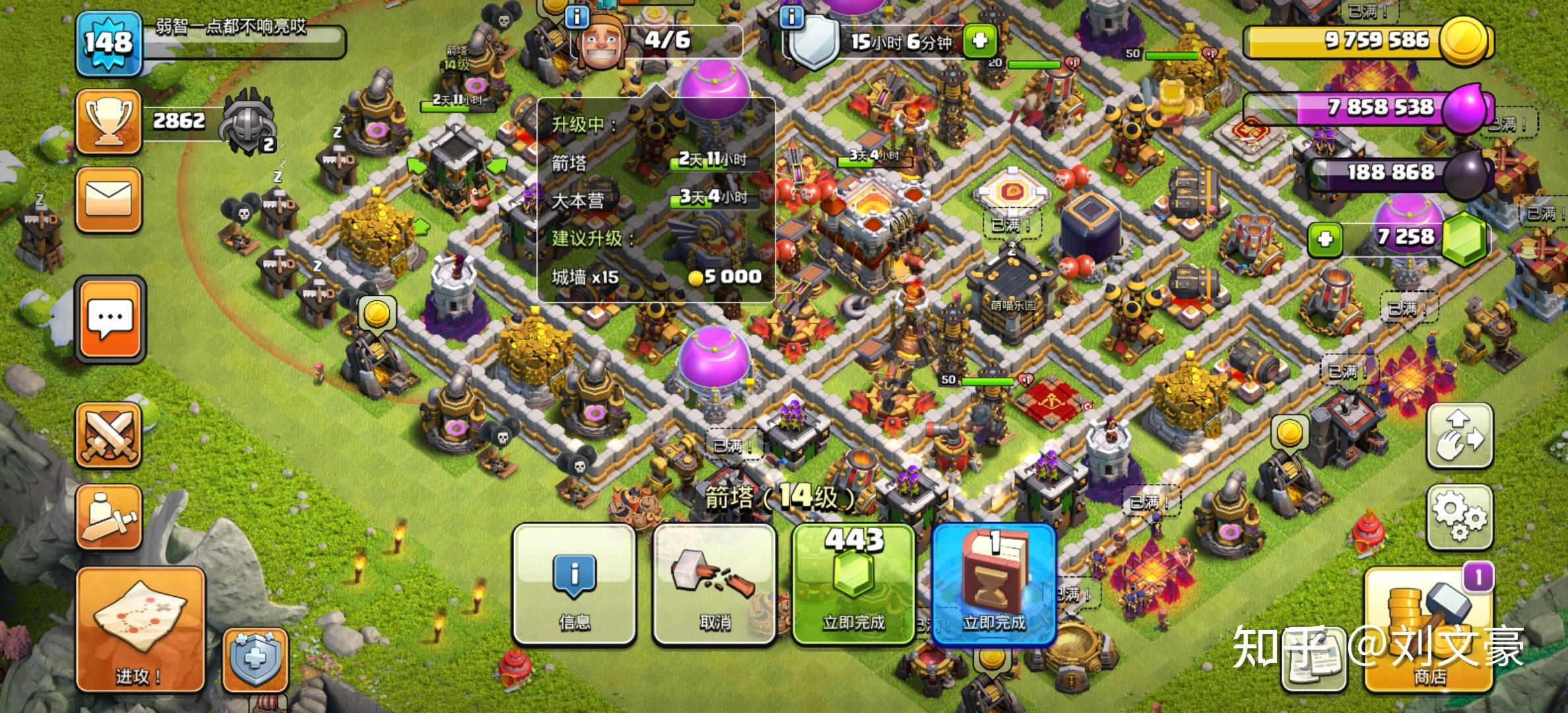1568x713 pixels.
Task: Tap the level 148 experience badge
Action: click(x=109, y=44)
